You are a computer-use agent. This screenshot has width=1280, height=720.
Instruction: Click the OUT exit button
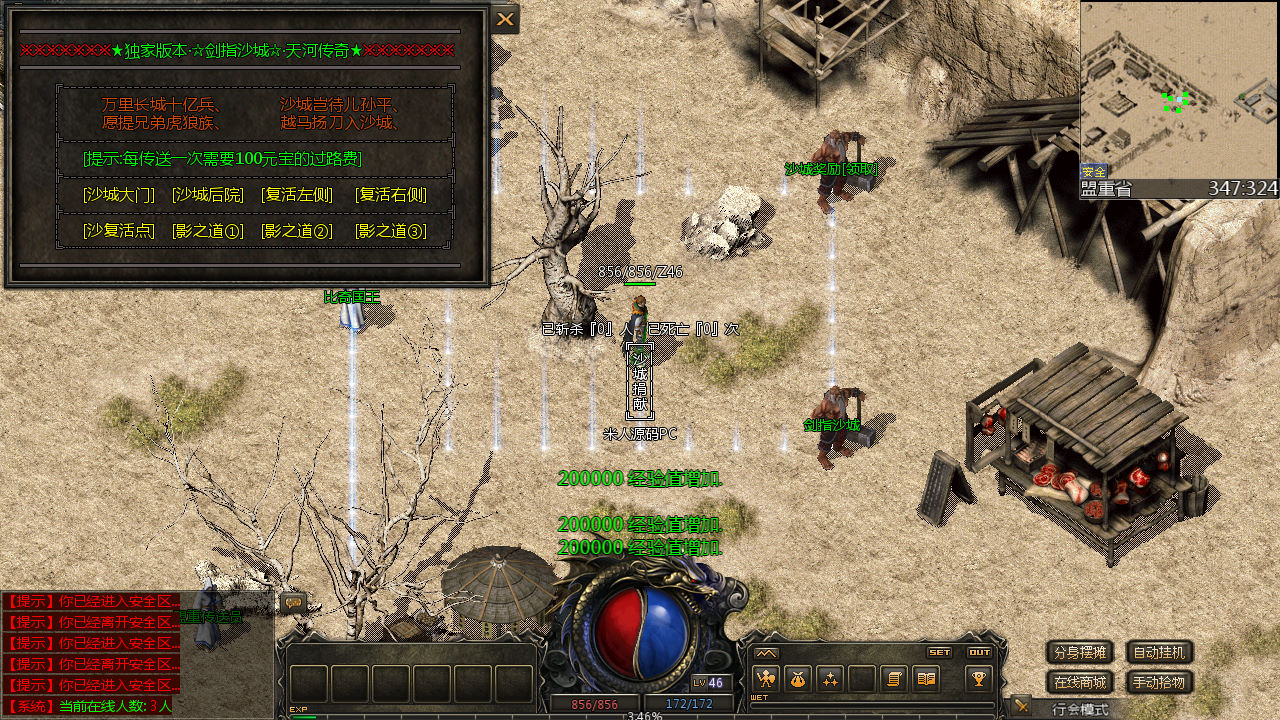click(979, 652)
